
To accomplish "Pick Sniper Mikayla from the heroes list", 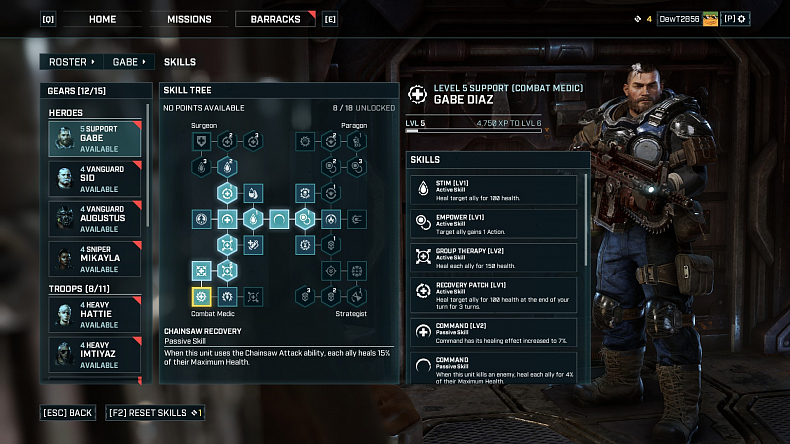I will coord(97,259).
